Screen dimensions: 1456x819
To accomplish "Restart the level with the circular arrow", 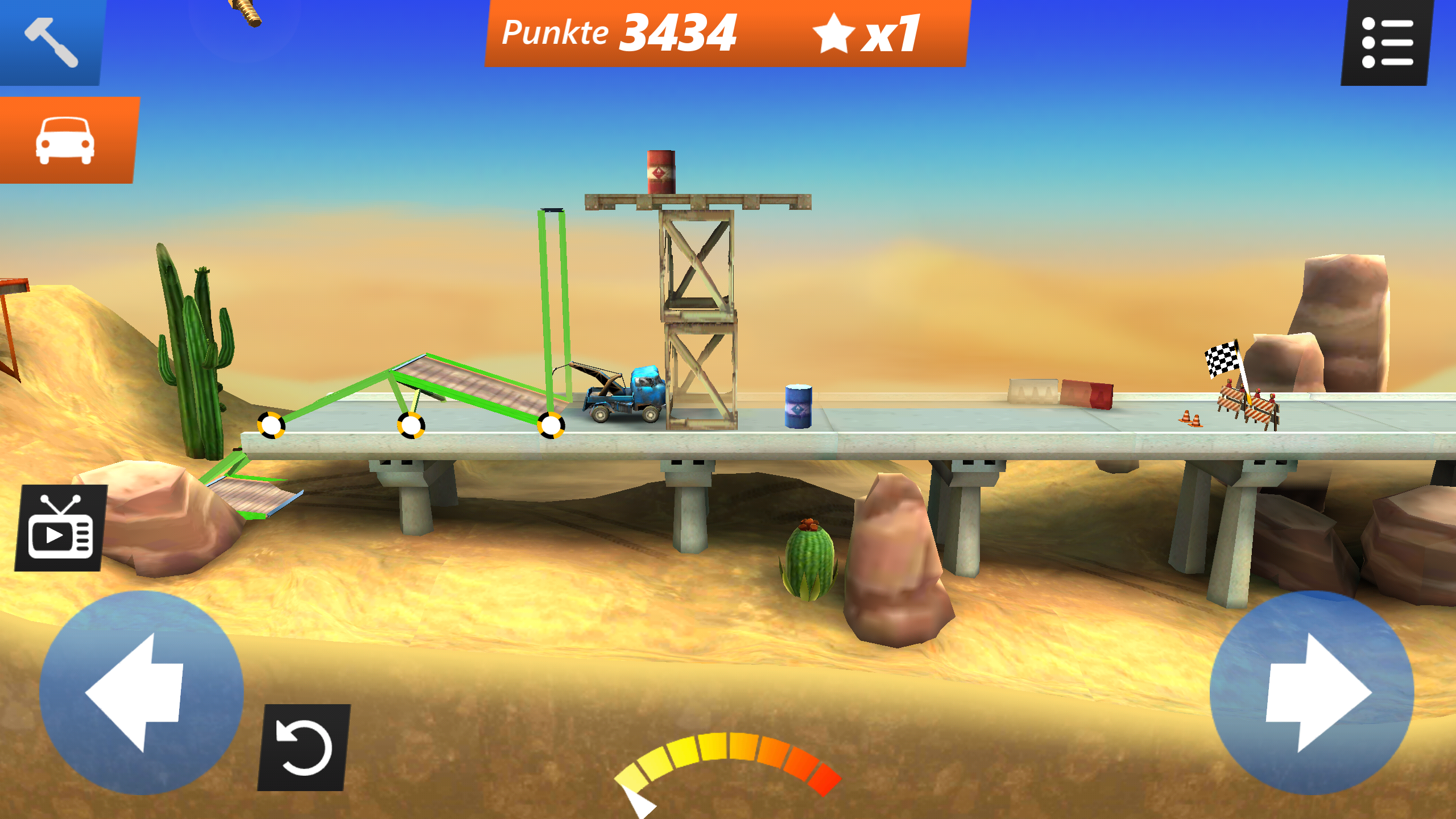I will (x=304, y=747).
